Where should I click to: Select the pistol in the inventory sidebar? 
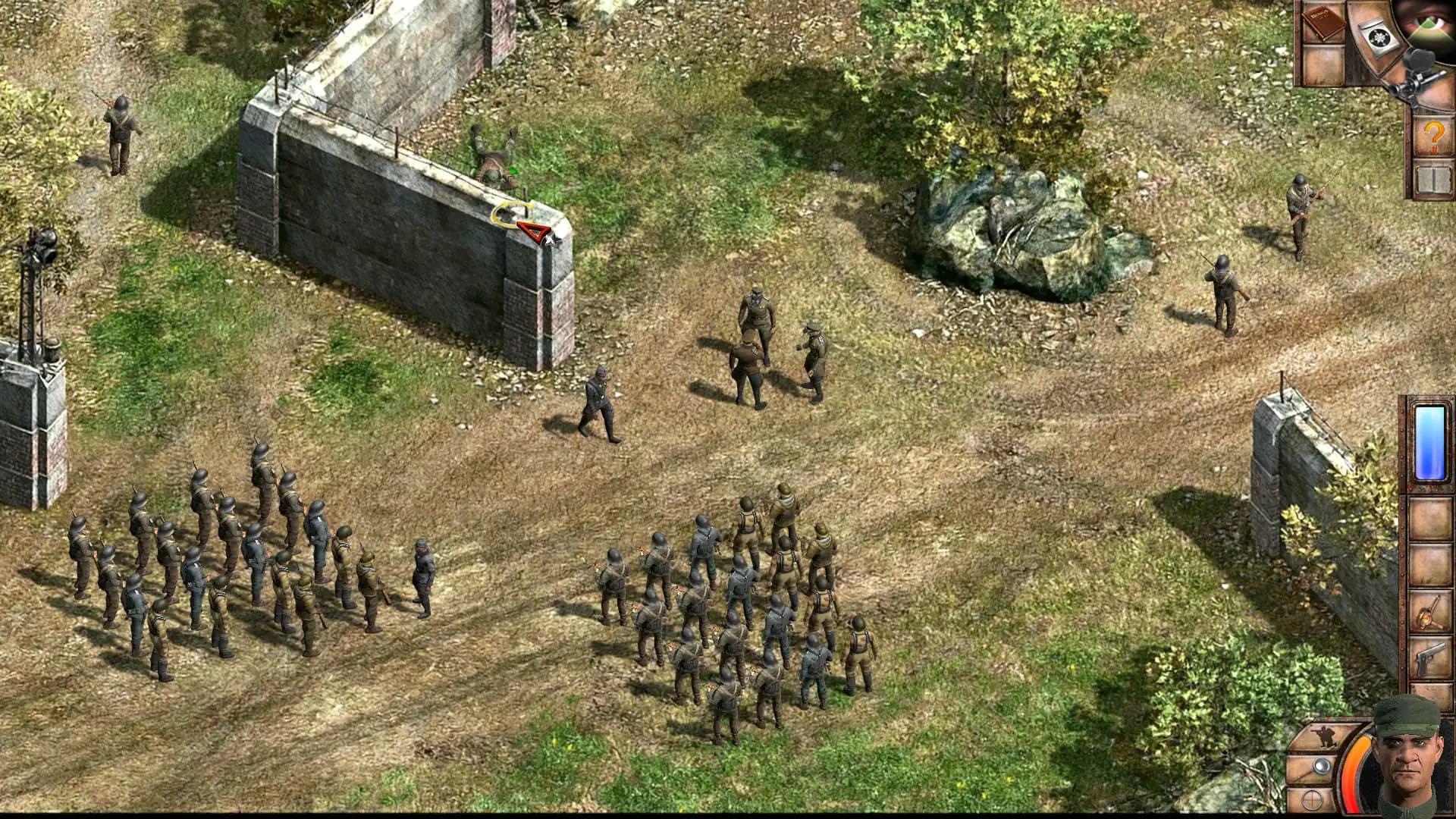click(x=1431, y=656)
